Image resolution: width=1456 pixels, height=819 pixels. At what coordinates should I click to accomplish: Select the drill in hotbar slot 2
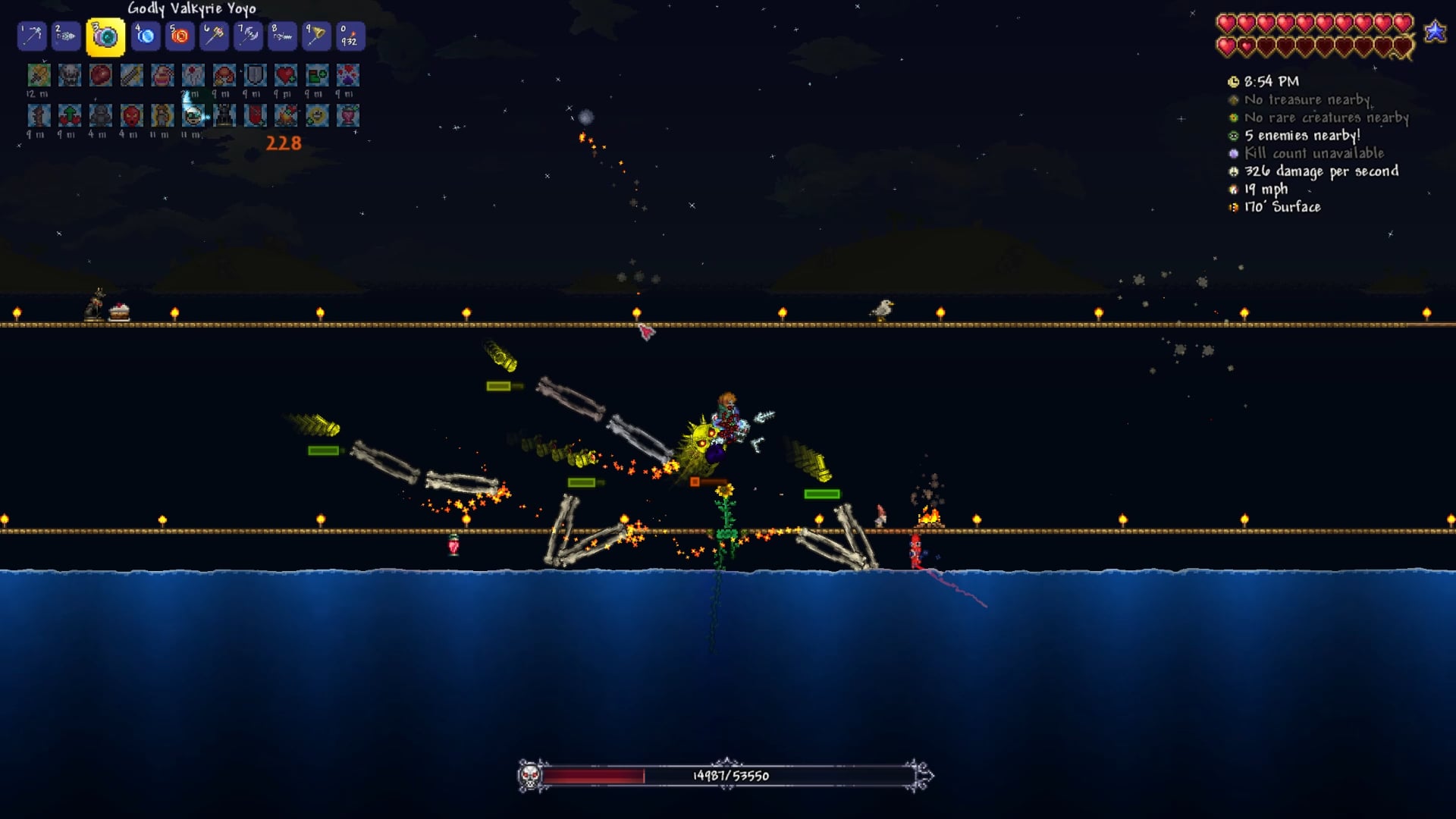[67, 36]
